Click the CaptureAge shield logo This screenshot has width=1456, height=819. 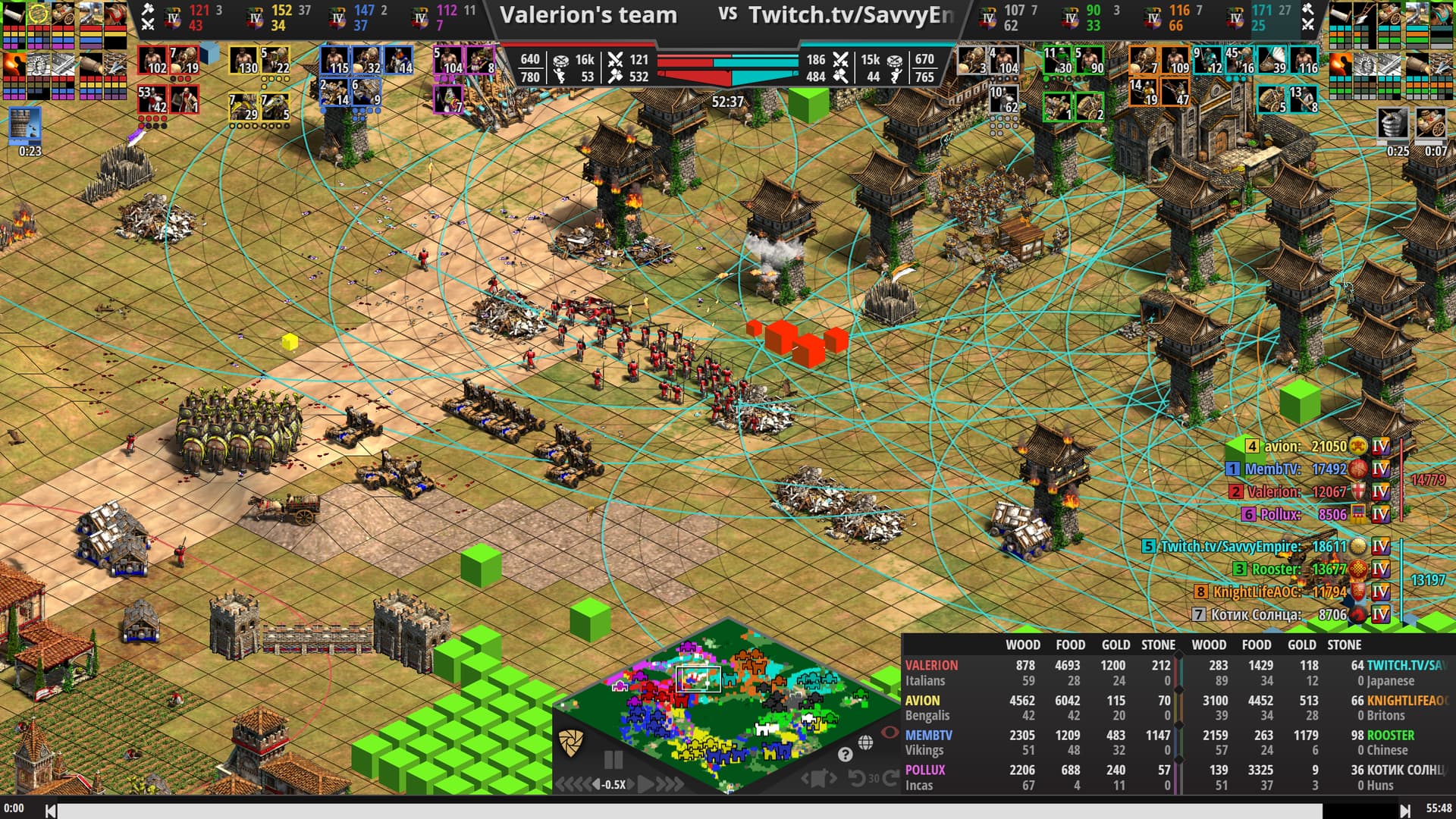coord(571,743)
